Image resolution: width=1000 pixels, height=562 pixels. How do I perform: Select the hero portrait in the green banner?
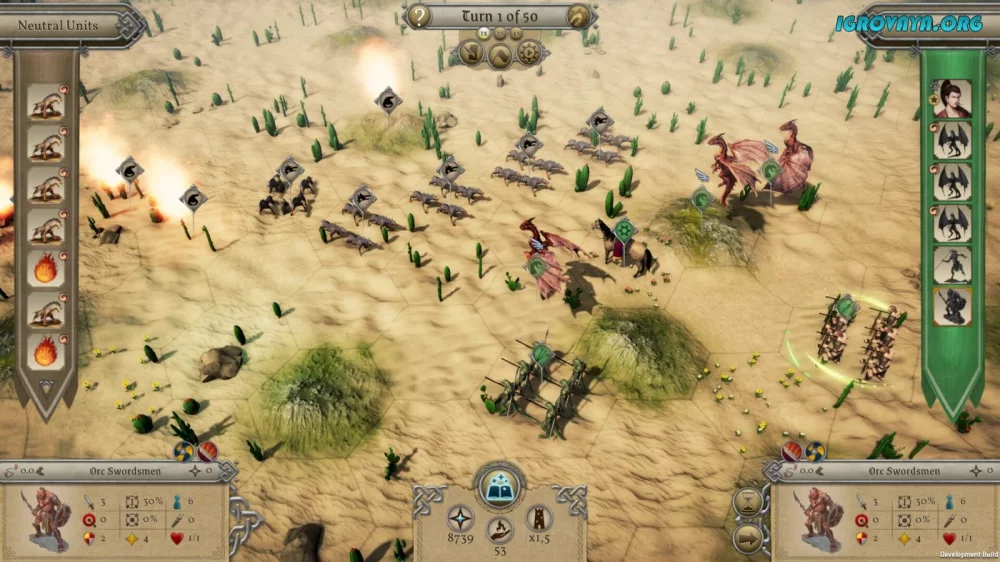point(952,98)
